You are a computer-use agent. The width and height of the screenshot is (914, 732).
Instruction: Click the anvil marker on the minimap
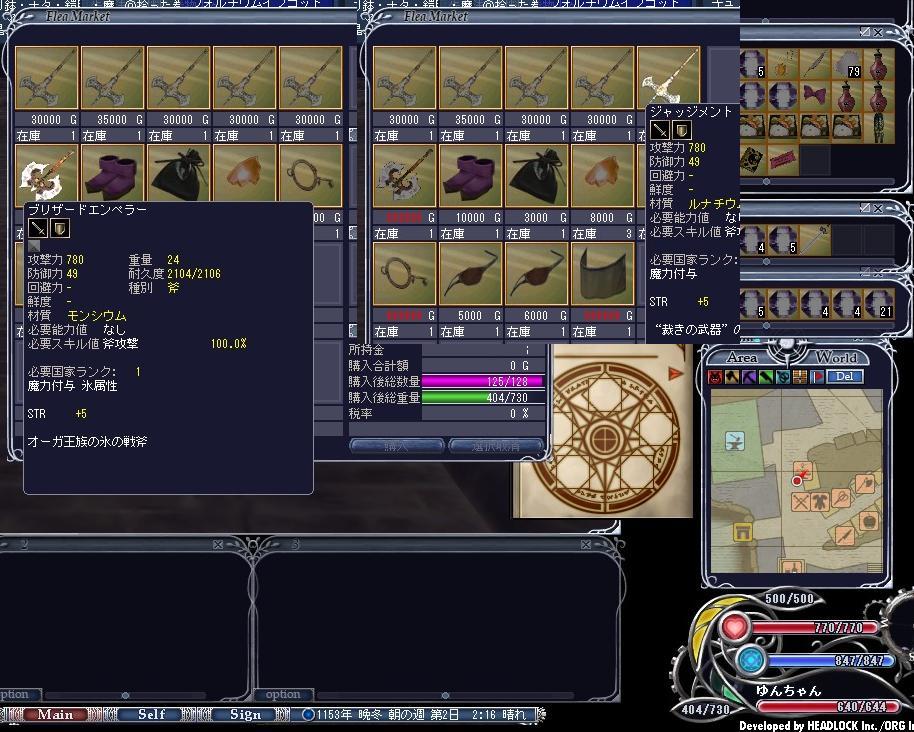(x=735, y=440)
